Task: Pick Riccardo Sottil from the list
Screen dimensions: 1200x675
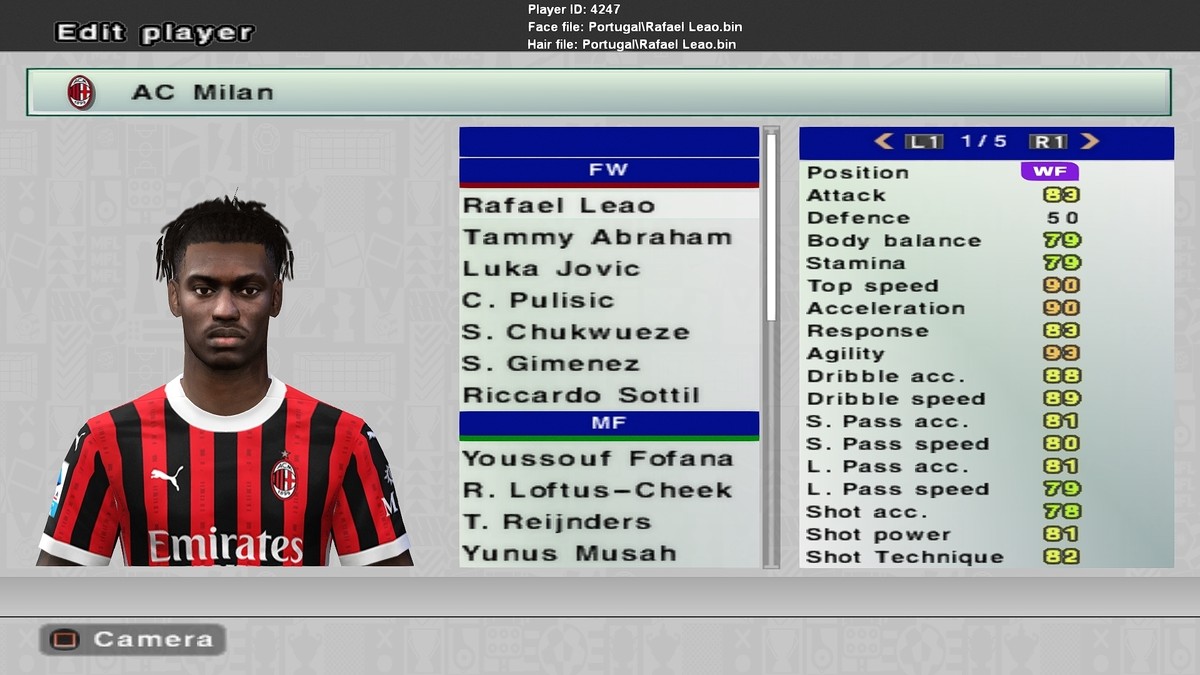Action: point(580,395)
